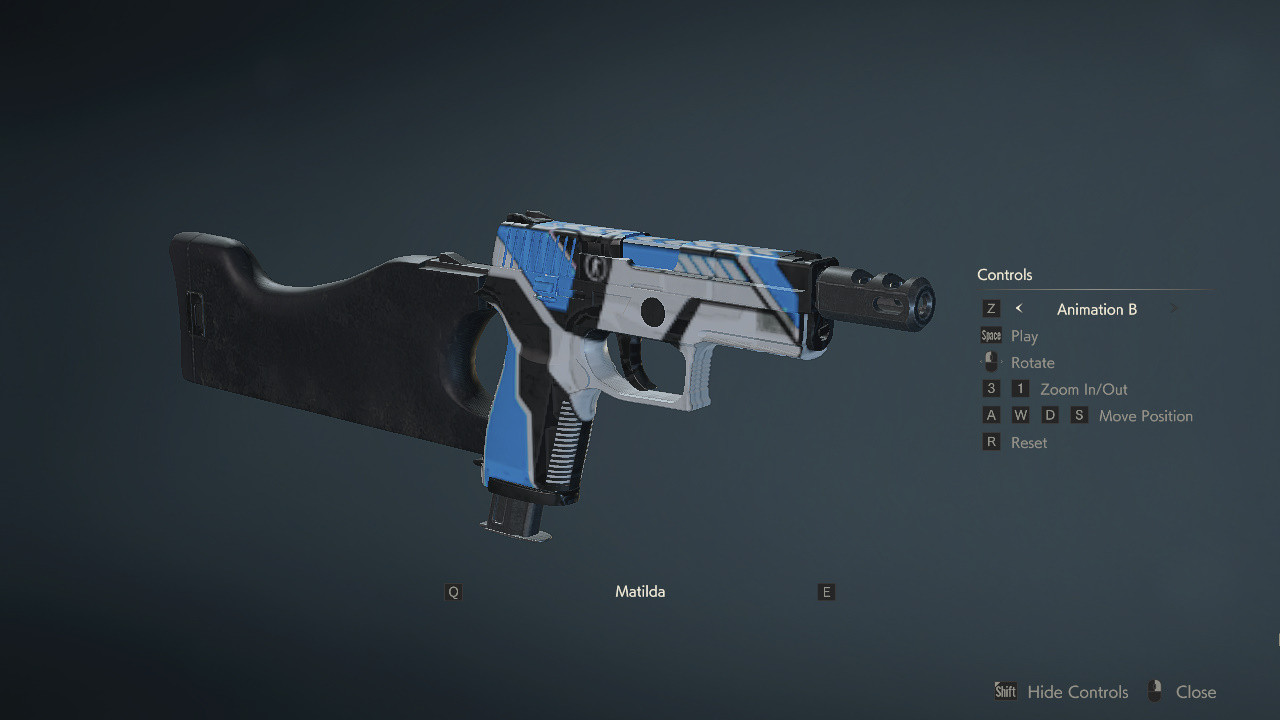Click the mouse icon beside Close

pyautogui.click(x=1155, y=691)
